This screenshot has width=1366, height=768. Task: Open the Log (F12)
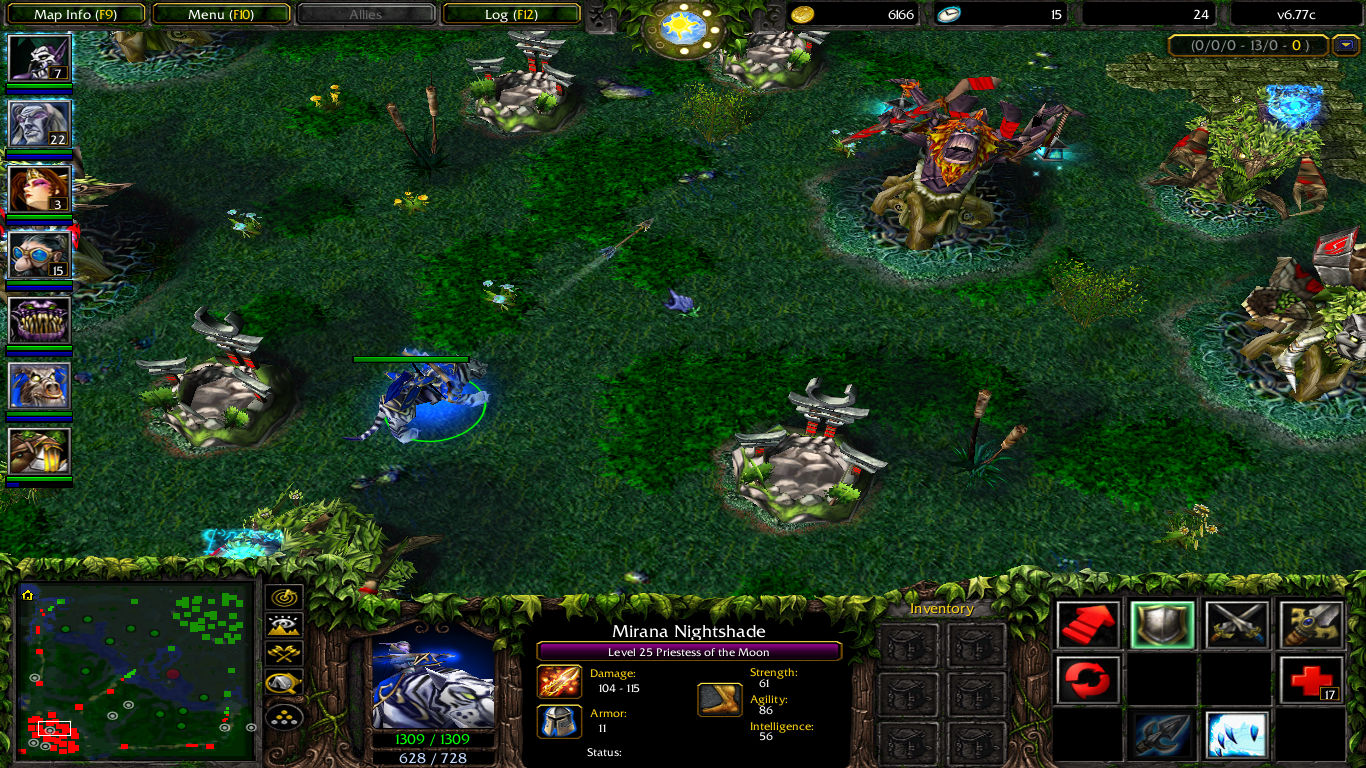click(512, 14)
